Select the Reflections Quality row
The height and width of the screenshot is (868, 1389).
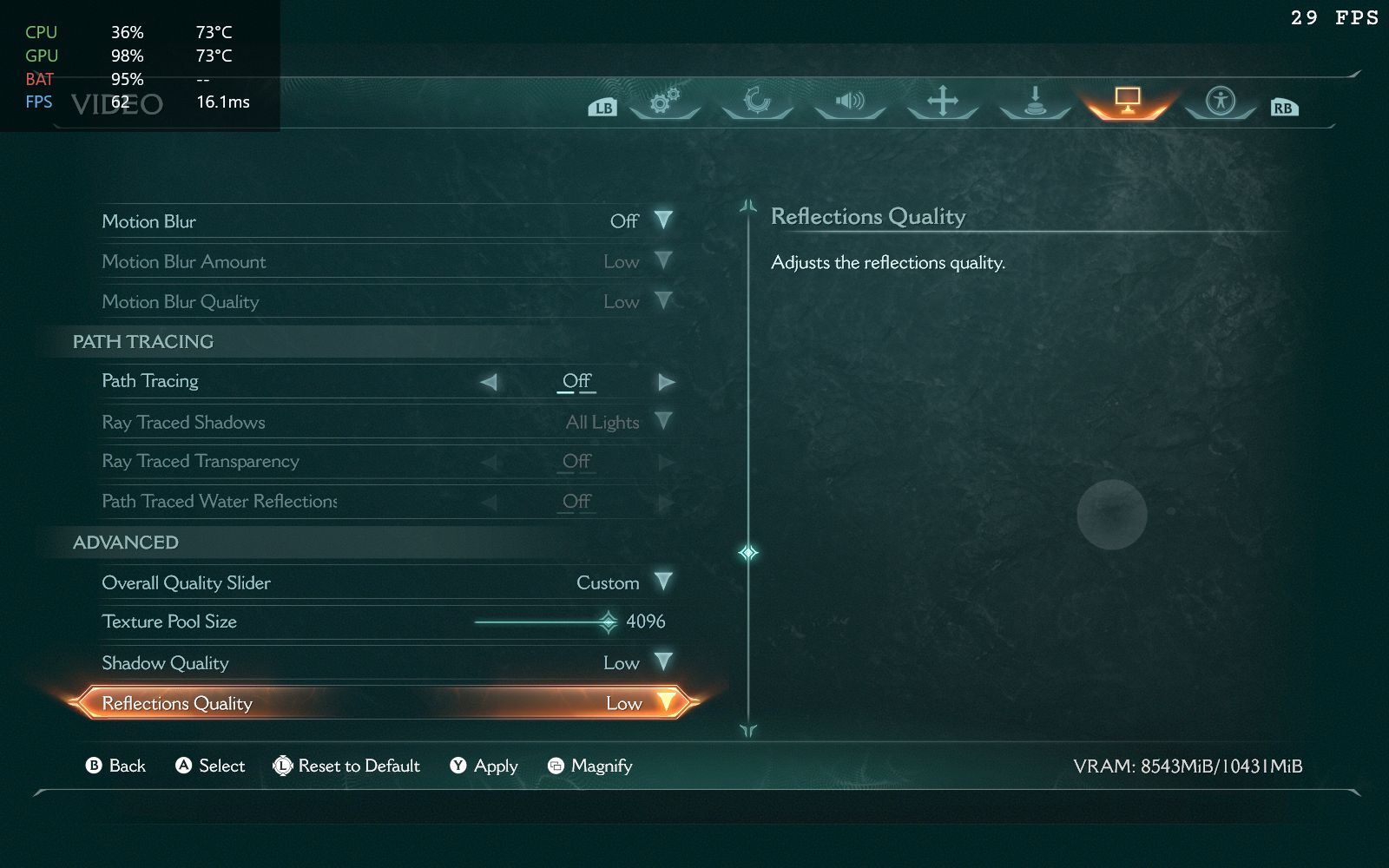[x=382, y=703]
